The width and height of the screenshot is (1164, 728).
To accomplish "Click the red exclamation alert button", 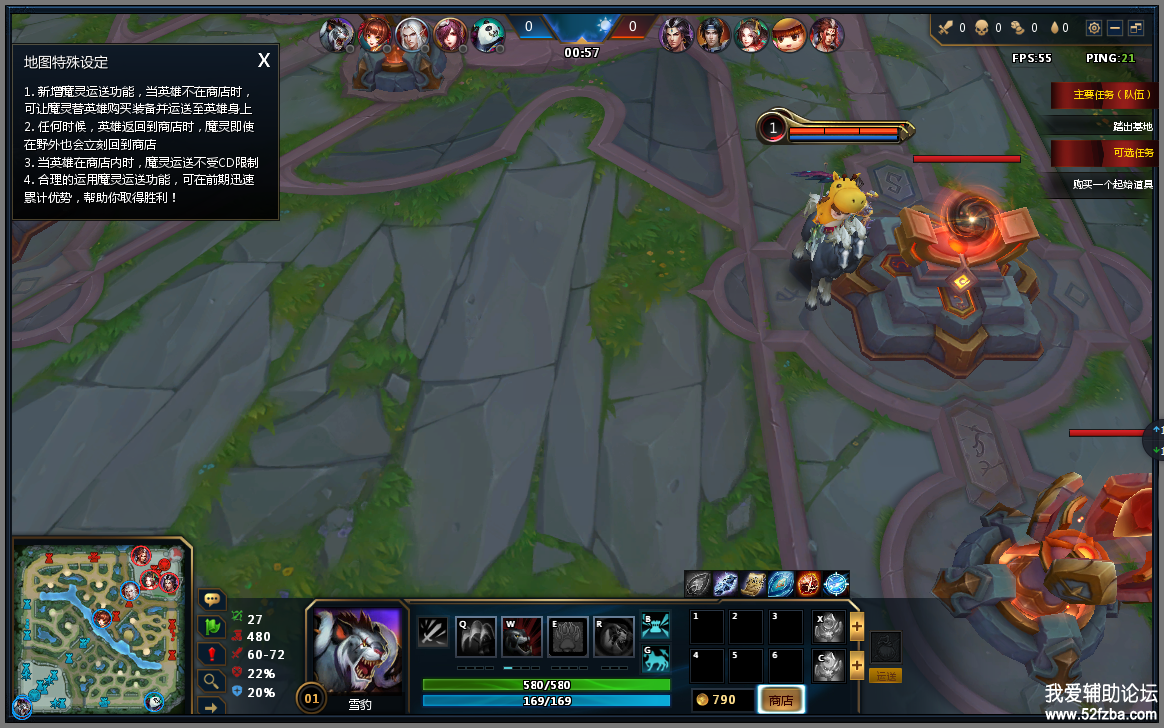I will point(212,654).
